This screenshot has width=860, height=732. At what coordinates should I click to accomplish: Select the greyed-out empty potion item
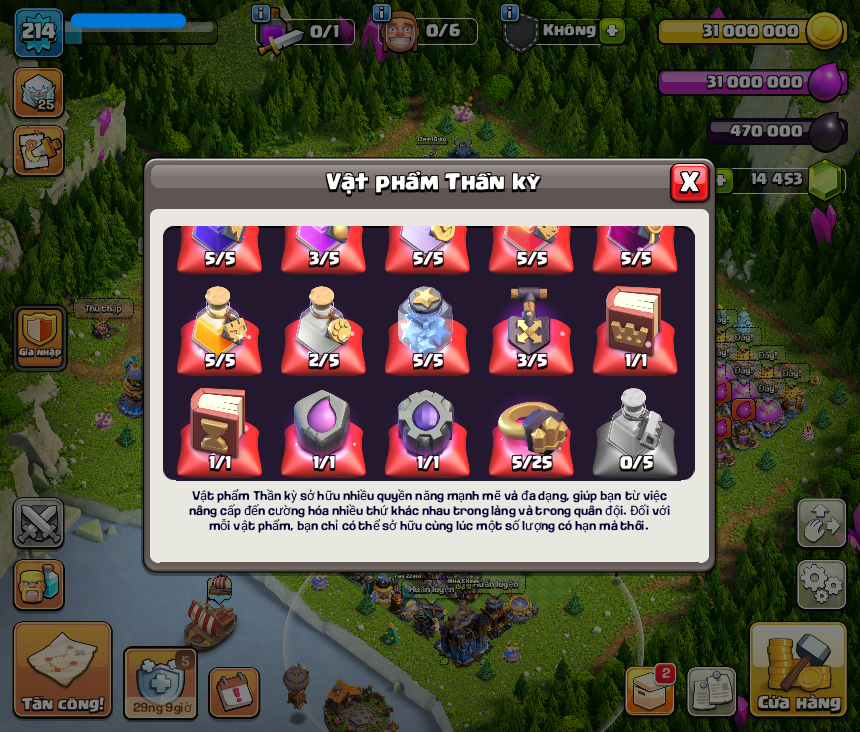point(635,428)
